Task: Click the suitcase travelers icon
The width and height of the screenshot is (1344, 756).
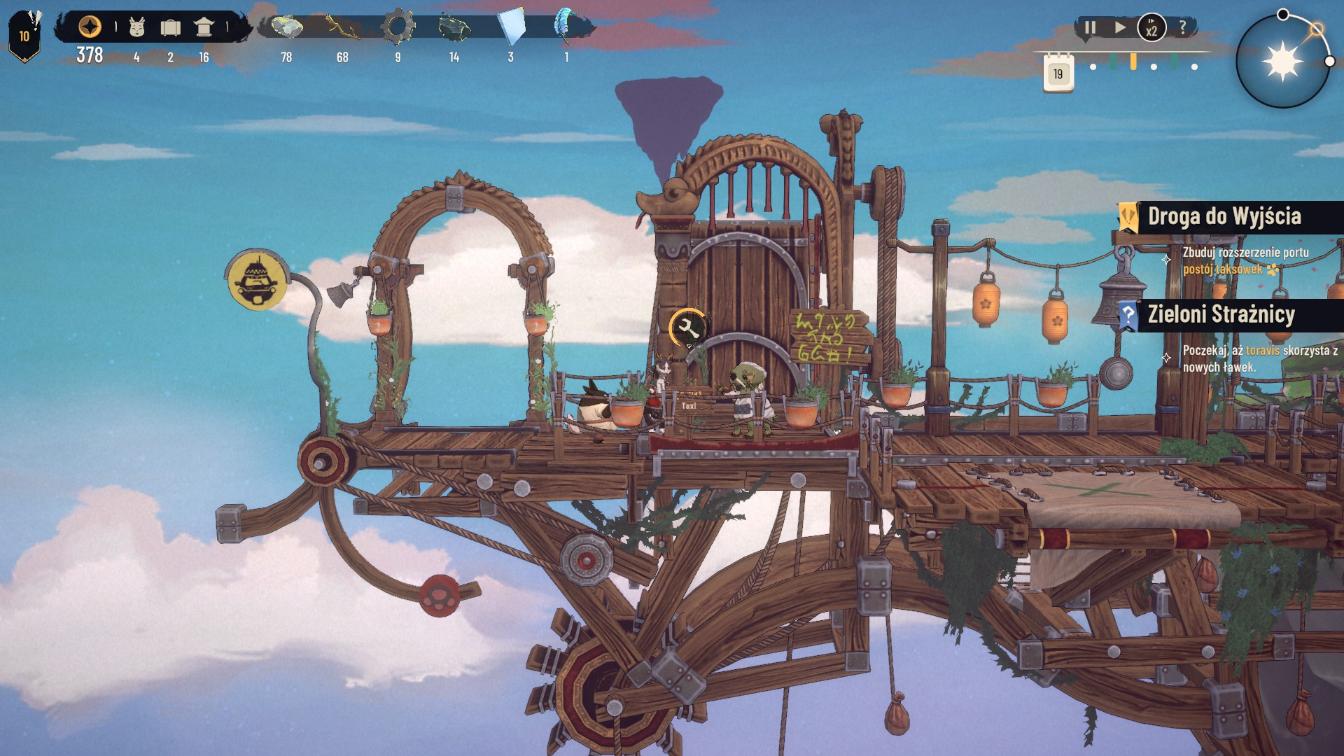Action: pyautogui.click(x=170, y=27)
